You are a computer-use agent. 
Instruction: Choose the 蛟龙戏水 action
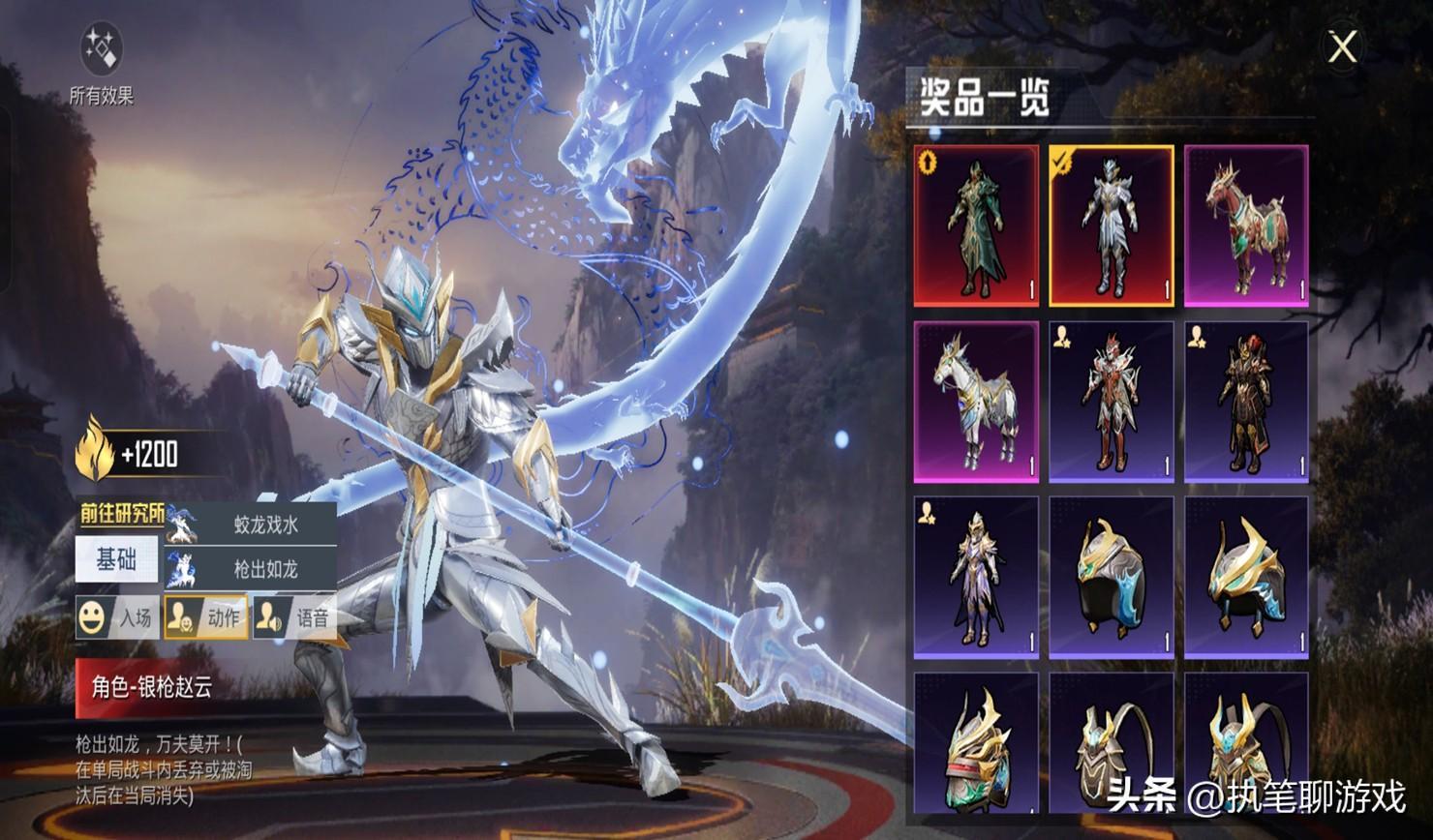[252, 525]
